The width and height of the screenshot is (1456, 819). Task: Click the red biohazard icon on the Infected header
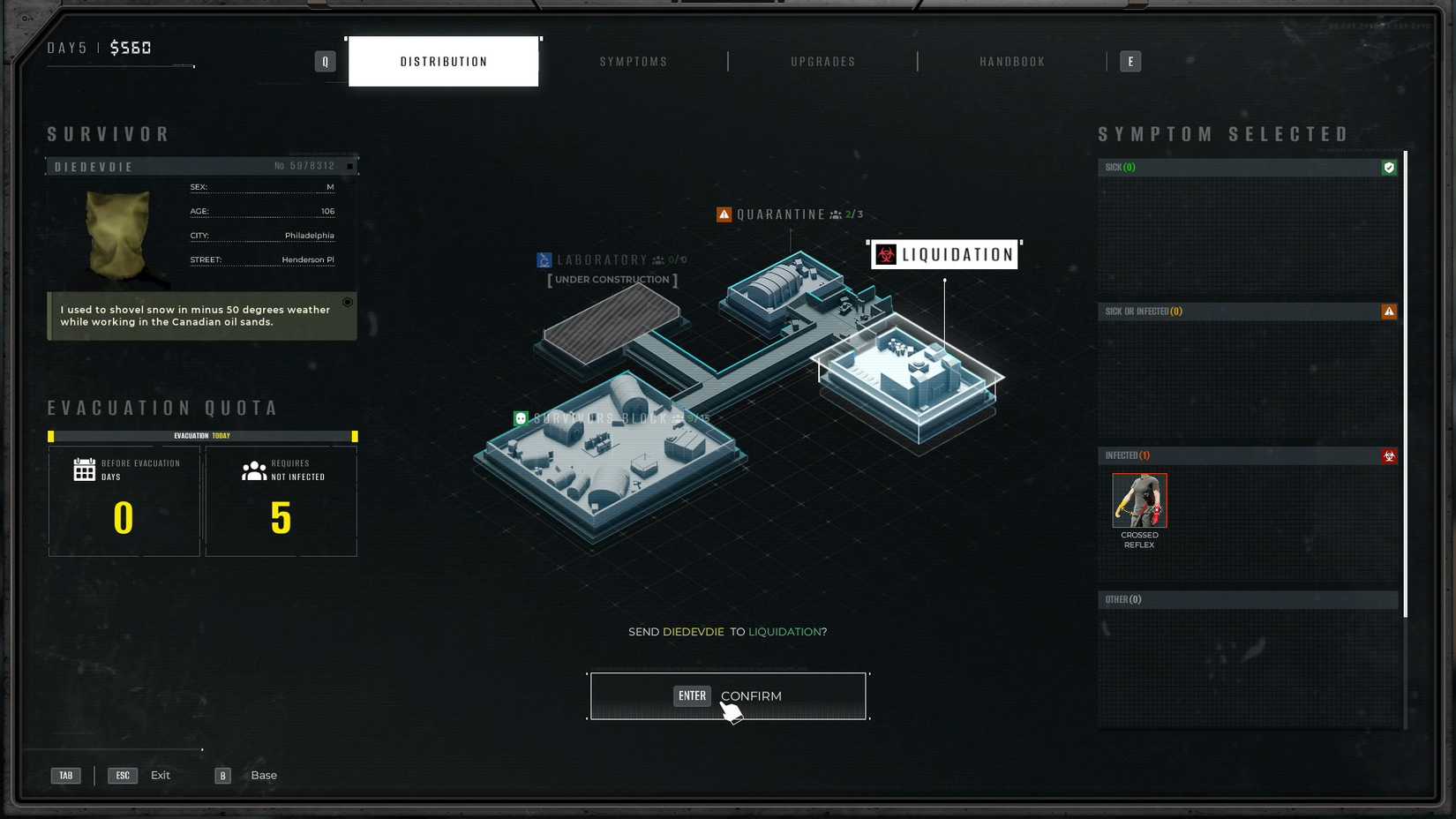click(1390, 456)
